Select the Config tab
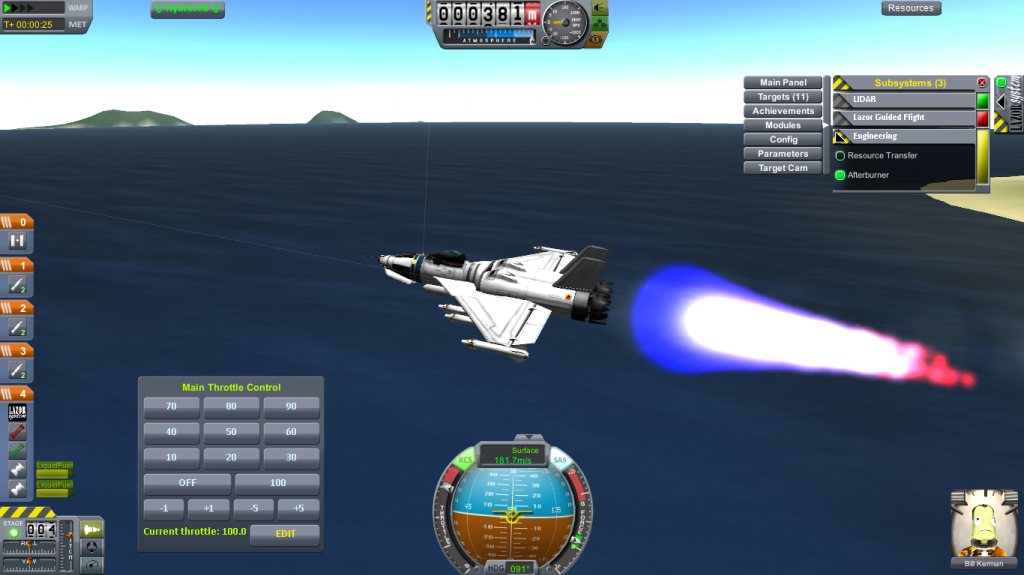This screenshot has width=1024, height=575. point(783,140)
